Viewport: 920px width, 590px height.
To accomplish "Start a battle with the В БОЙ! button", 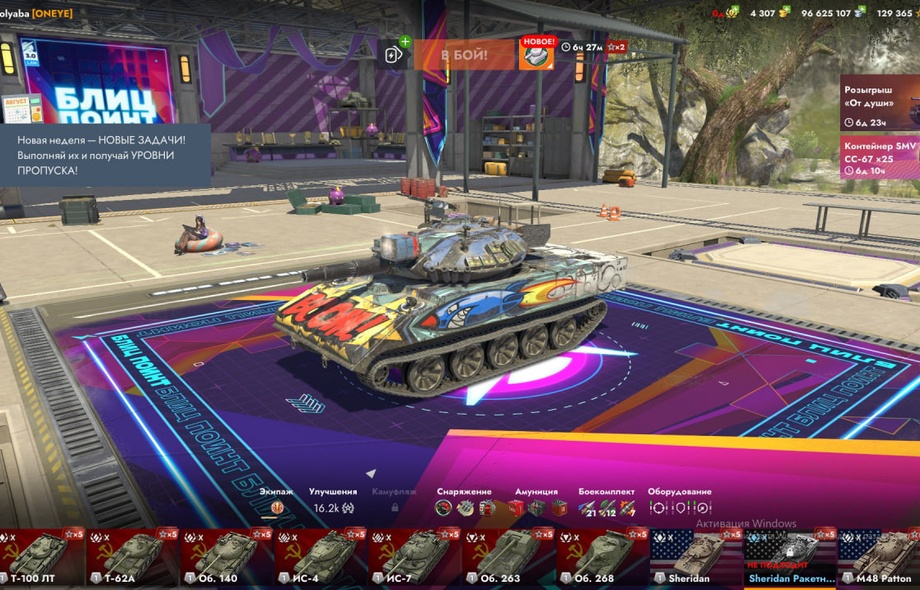I will (464, 55).
